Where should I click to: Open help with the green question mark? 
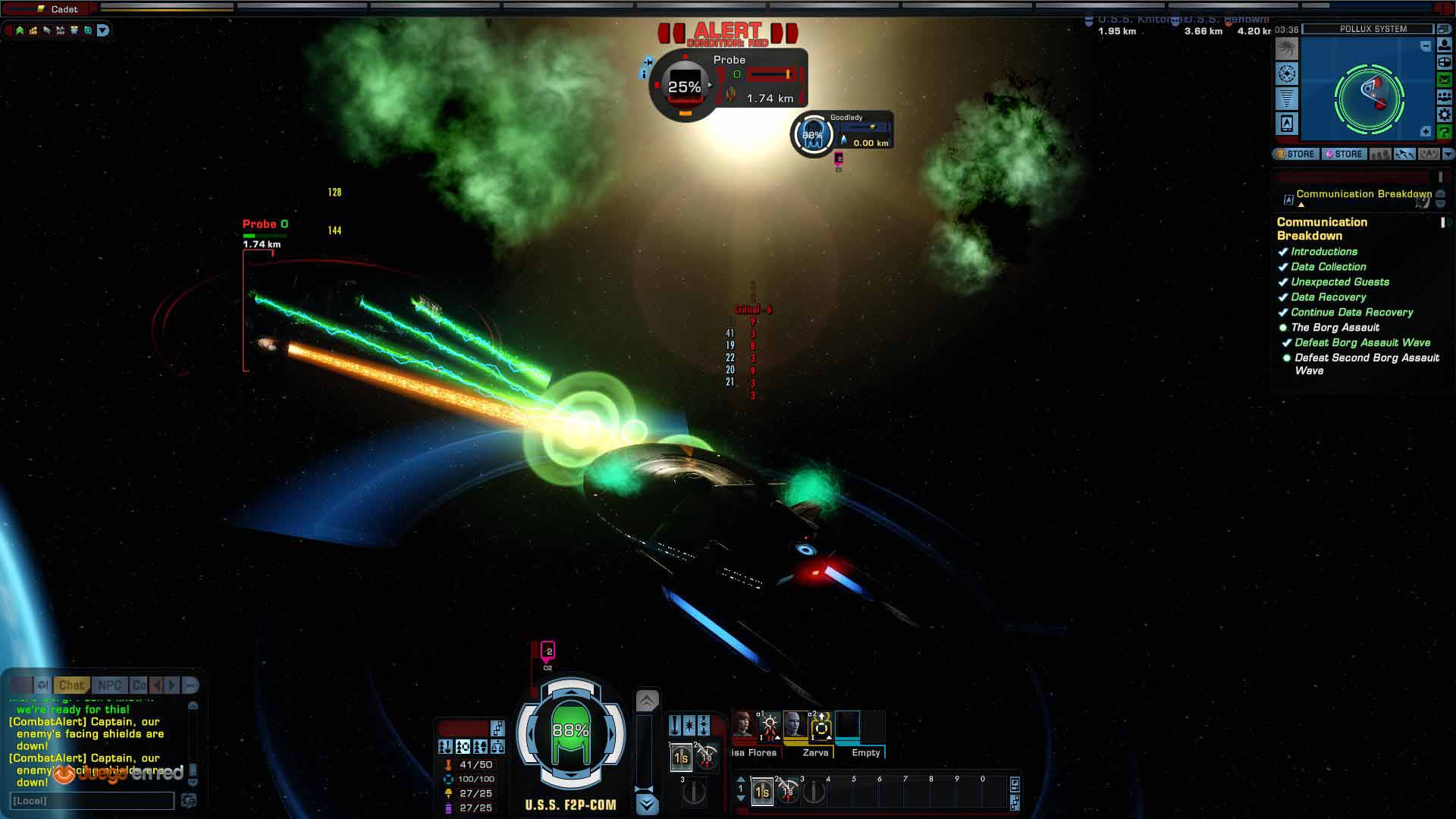coord(1444,132)
